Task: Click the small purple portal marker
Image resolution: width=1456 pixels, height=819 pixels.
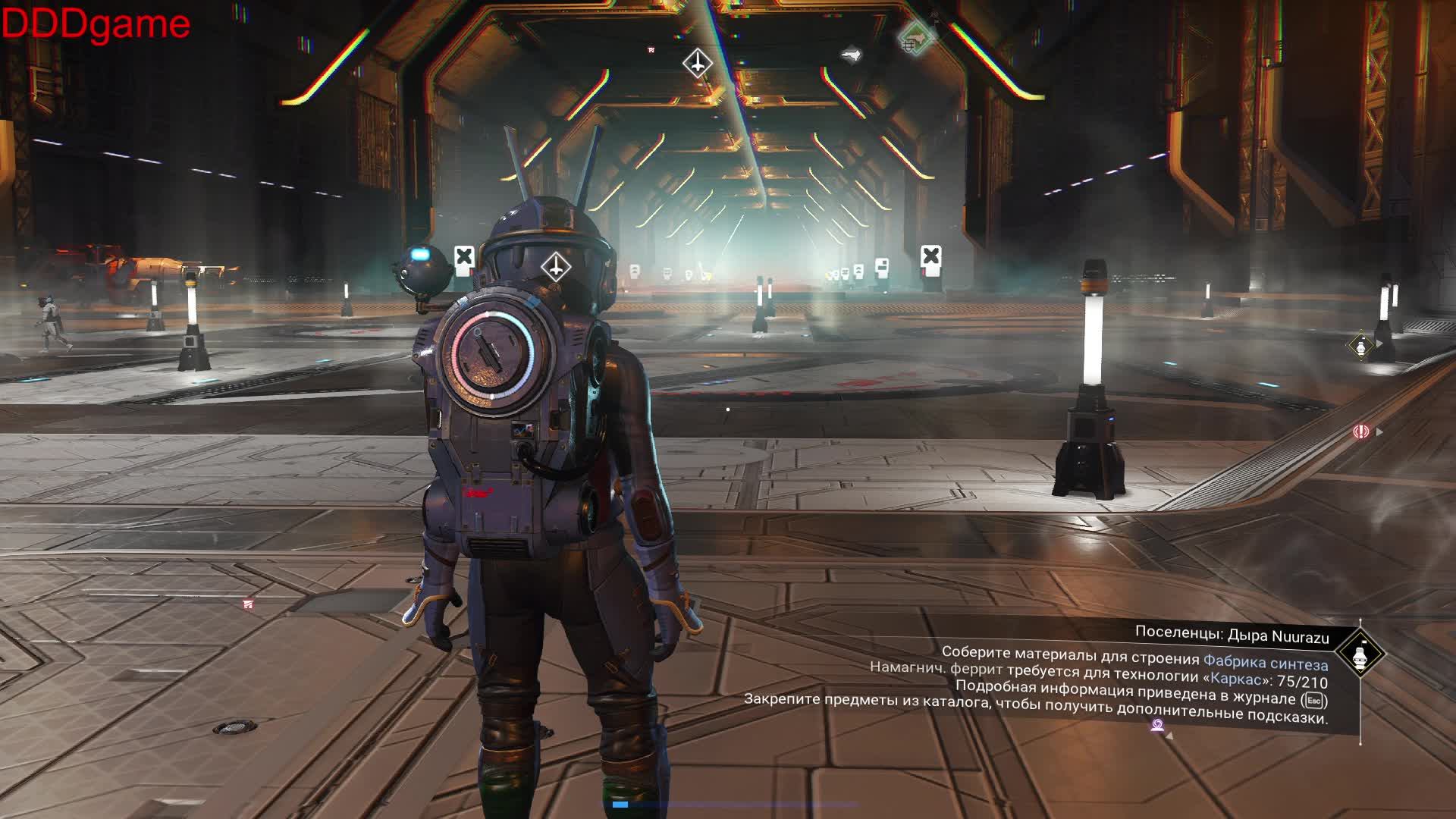Action: 1157,726
